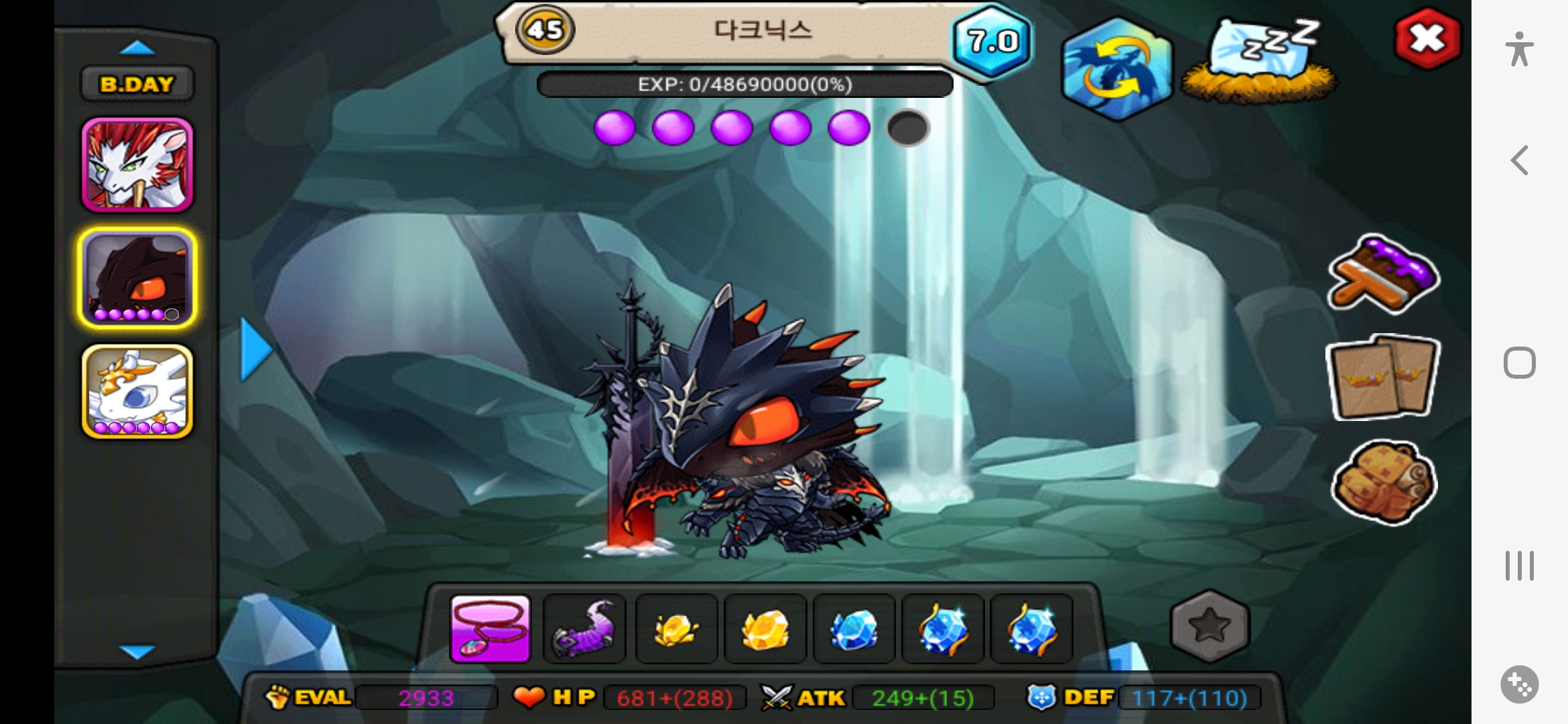The height and width of the screenshot is (724, 1568).
Task: Open the brown card deck
Action: (1383, 377)
